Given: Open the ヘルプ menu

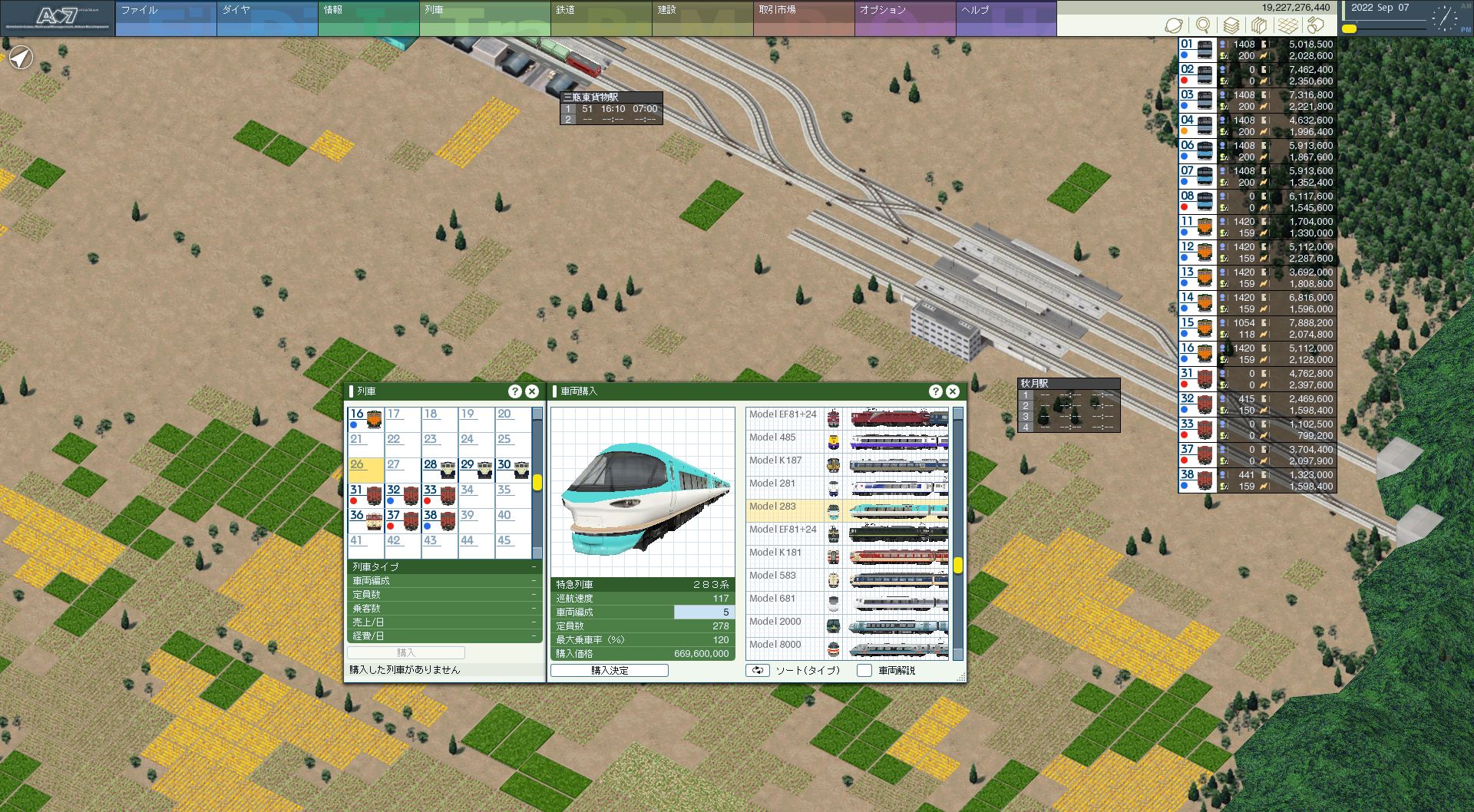Looking at the screenshot, I should pyautogui.click(x=1006, y=18).
